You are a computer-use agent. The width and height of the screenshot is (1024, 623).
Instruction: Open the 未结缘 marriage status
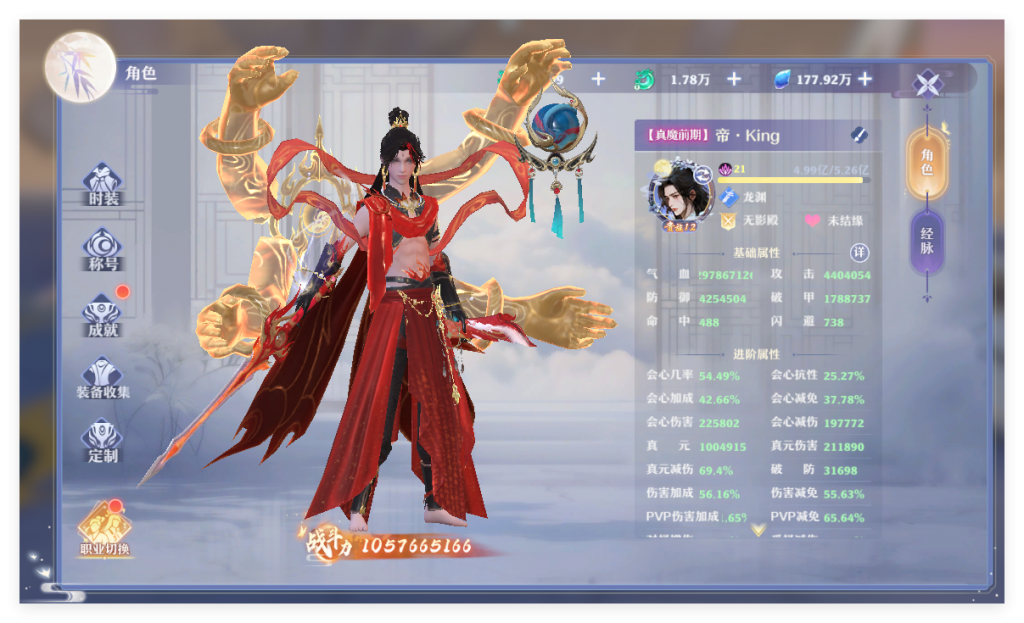point(834,220)
